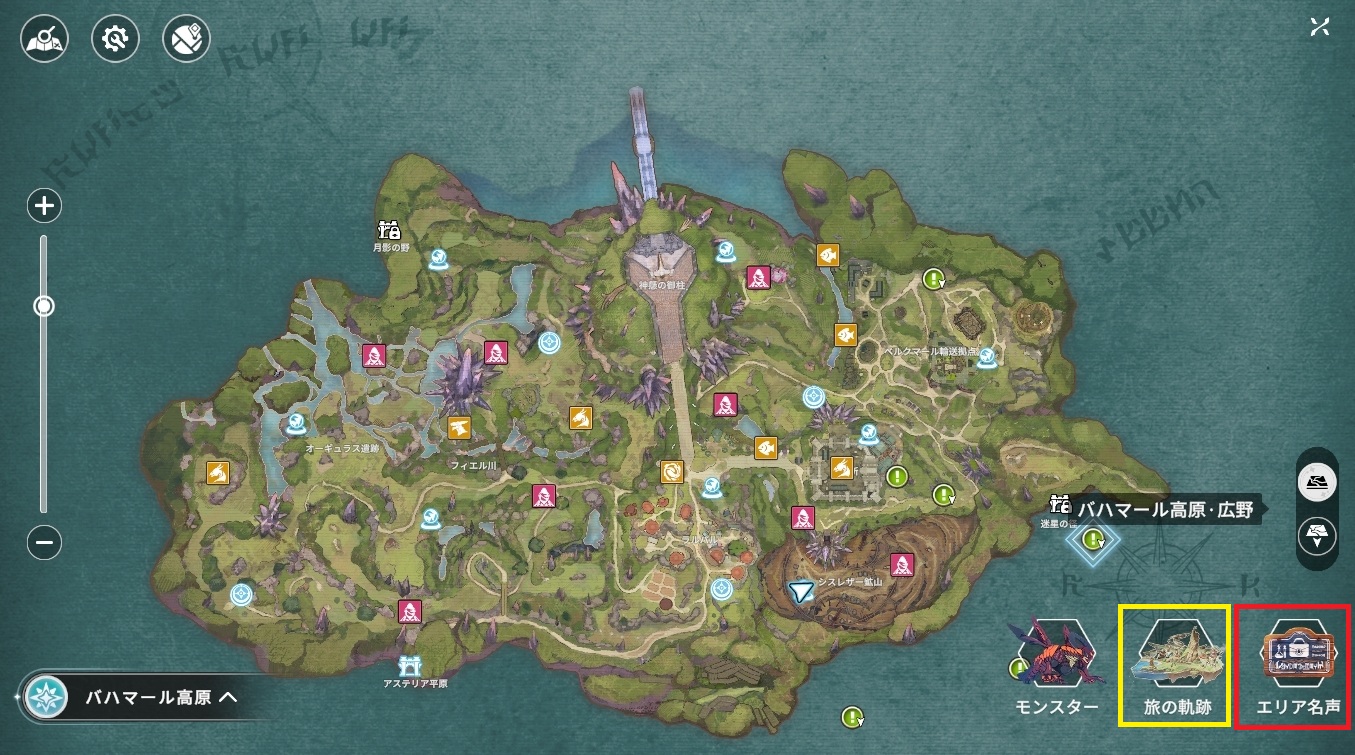Select the blue teleport marker near オーギュラス遺跡
The image size is (1355, 755).
[296, 426]
